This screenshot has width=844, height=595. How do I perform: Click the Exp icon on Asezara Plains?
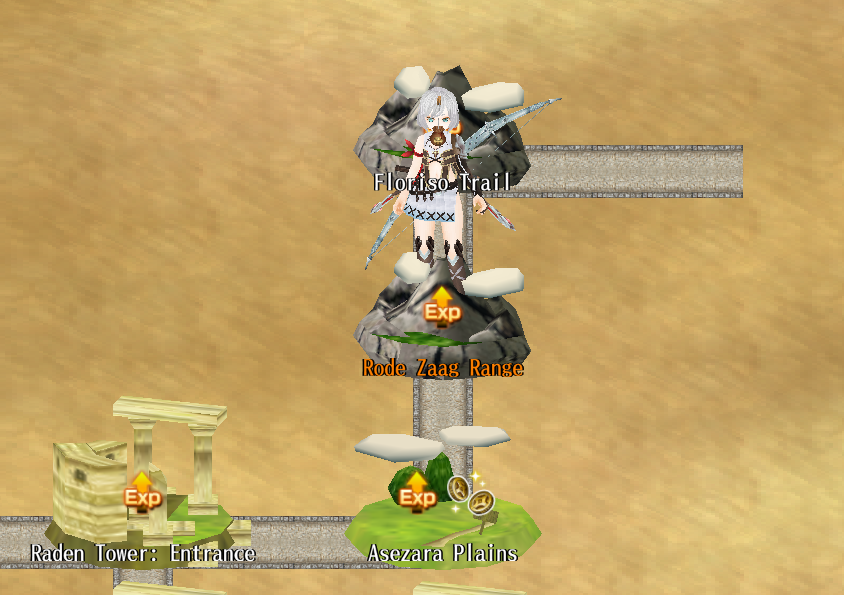[416, 493]
